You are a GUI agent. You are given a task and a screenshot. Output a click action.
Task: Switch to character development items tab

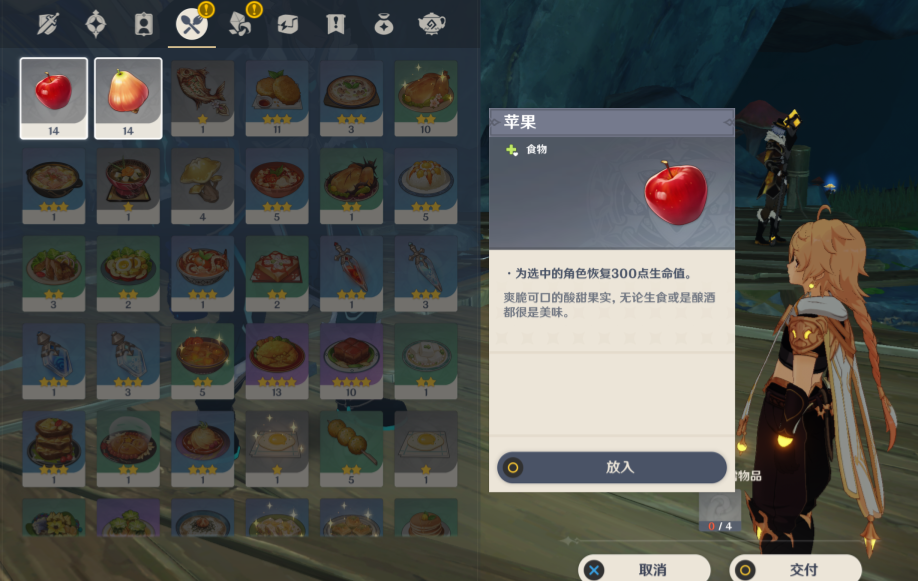[x=144, y=23]
